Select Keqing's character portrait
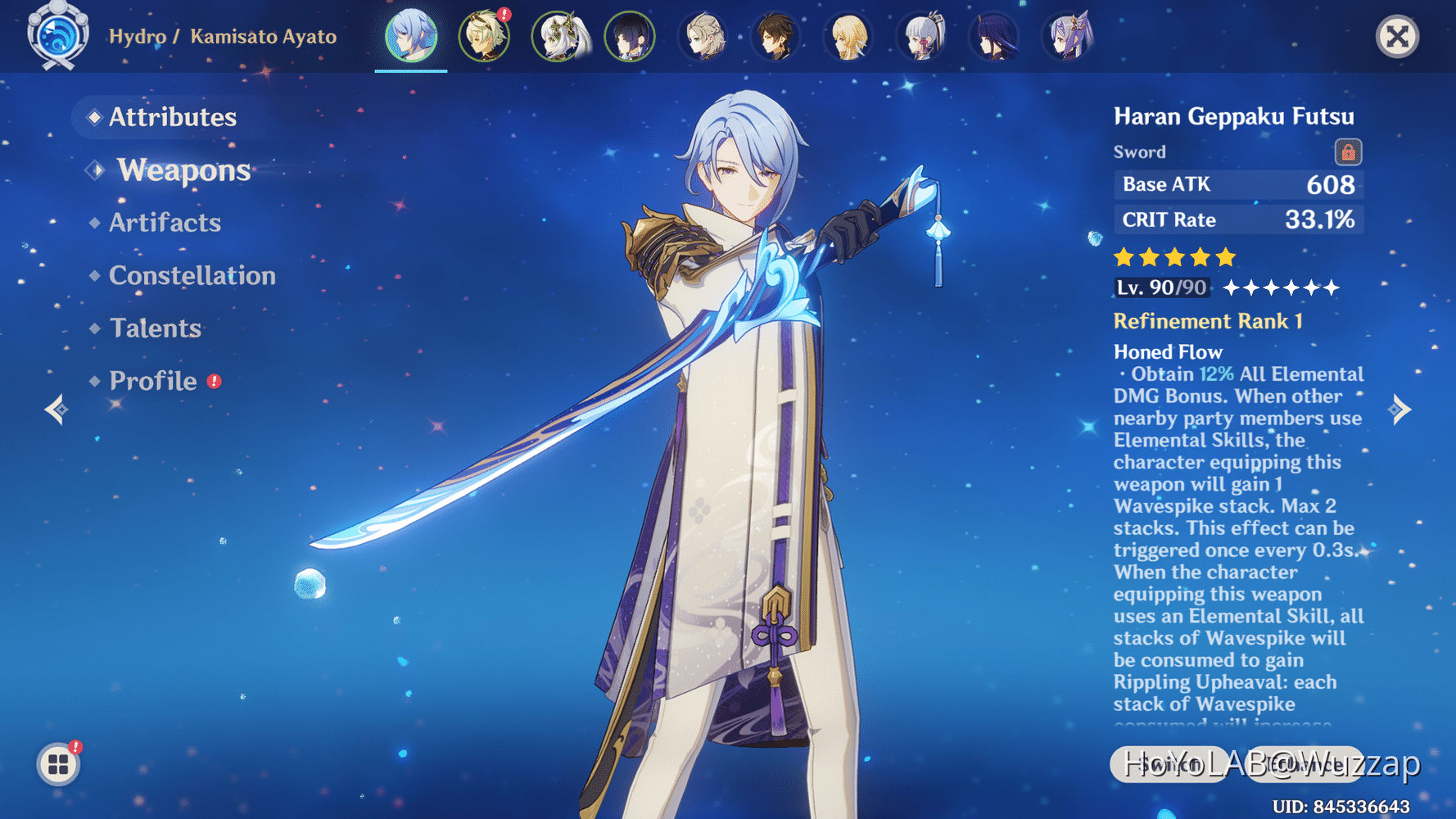Screen dimensions: 1456x819 tap(1067, 37)
